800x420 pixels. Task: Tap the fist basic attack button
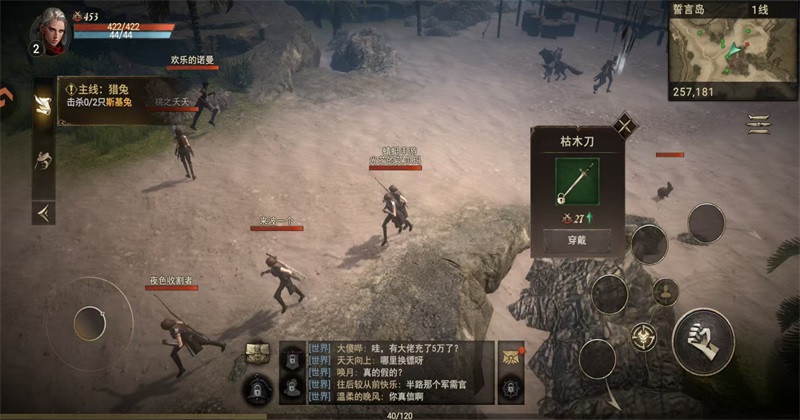point(703,338)
